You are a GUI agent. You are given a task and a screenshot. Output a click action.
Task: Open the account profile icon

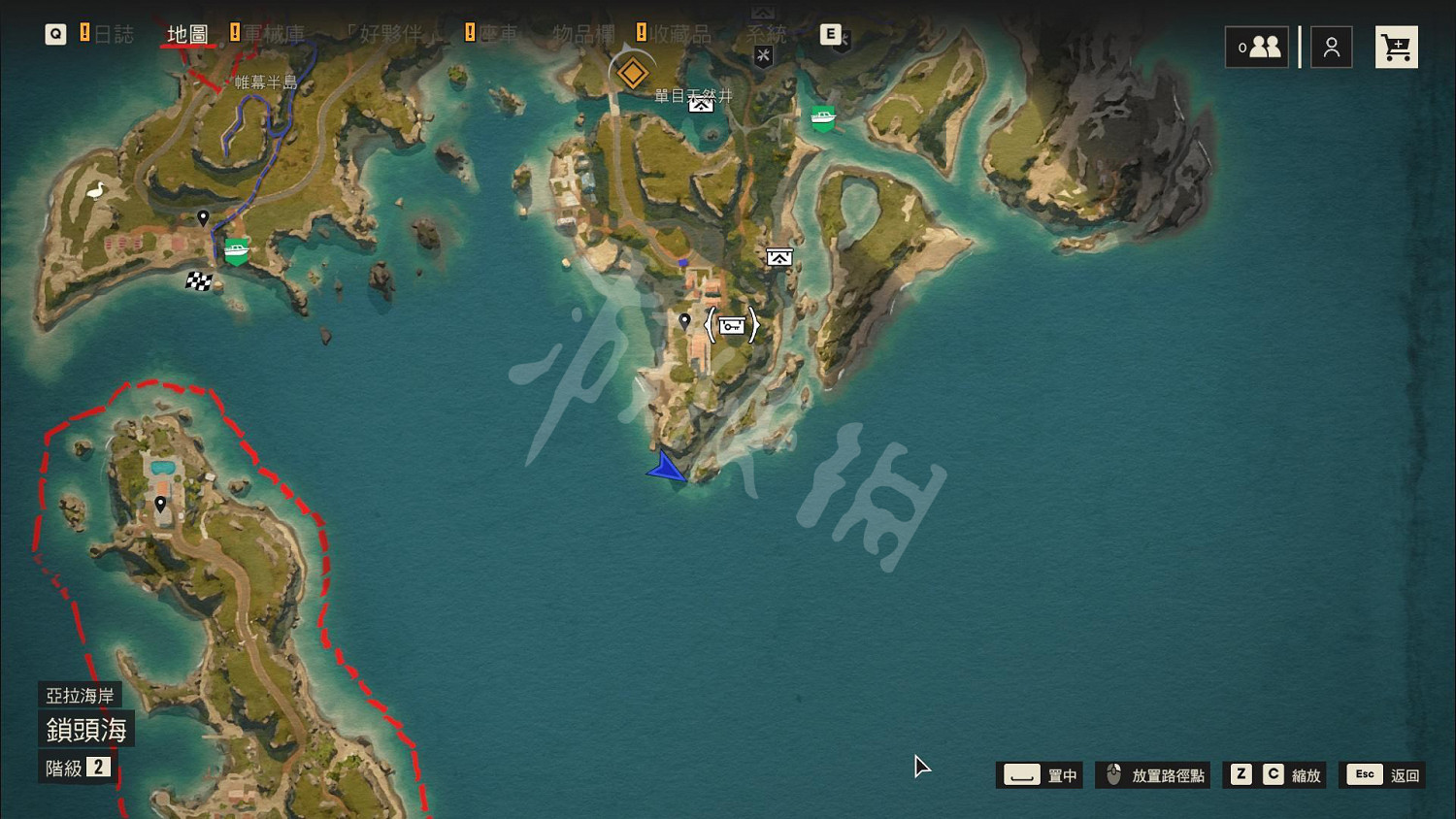coord(1331,46)
